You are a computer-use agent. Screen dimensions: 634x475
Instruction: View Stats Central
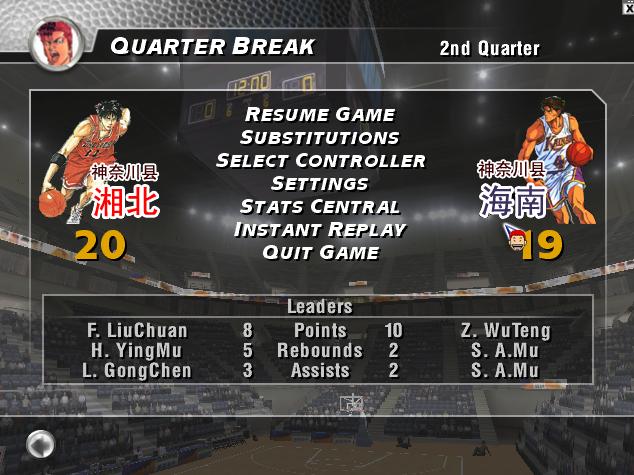[320, 207]
